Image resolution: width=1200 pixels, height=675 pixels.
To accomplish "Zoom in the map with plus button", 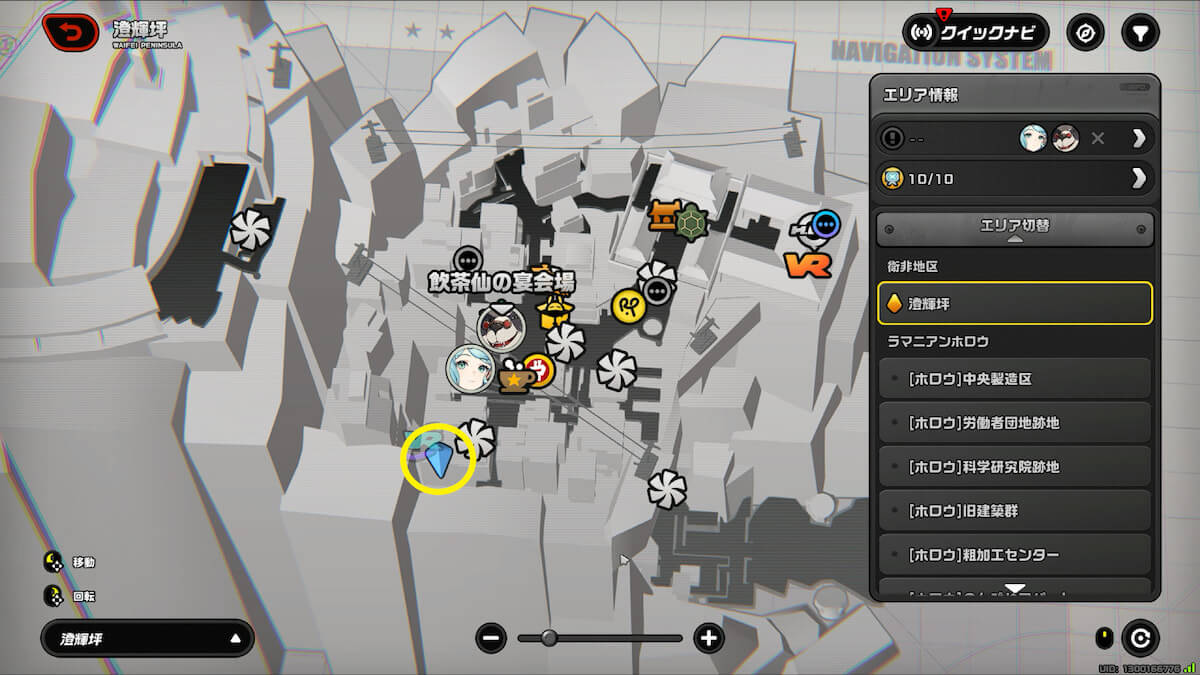I will pos(708,638).
